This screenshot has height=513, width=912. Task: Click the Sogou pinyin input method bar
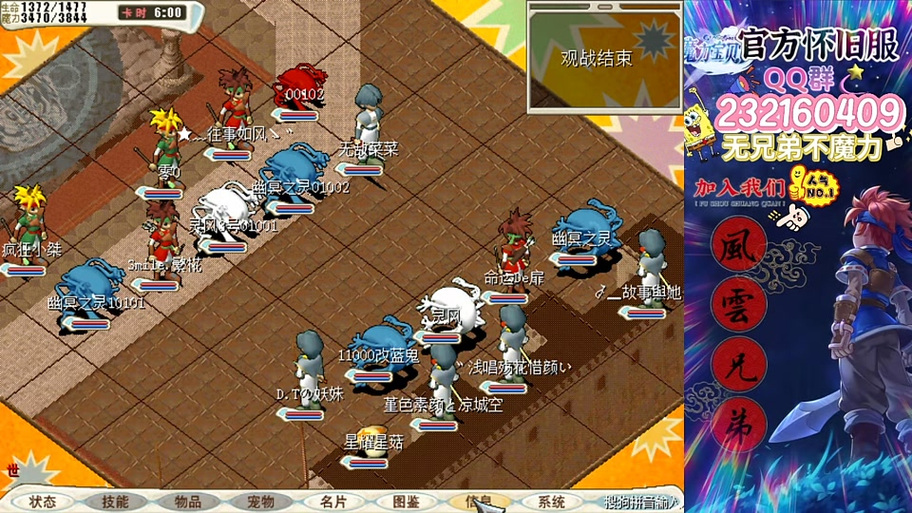pos(641,502)
